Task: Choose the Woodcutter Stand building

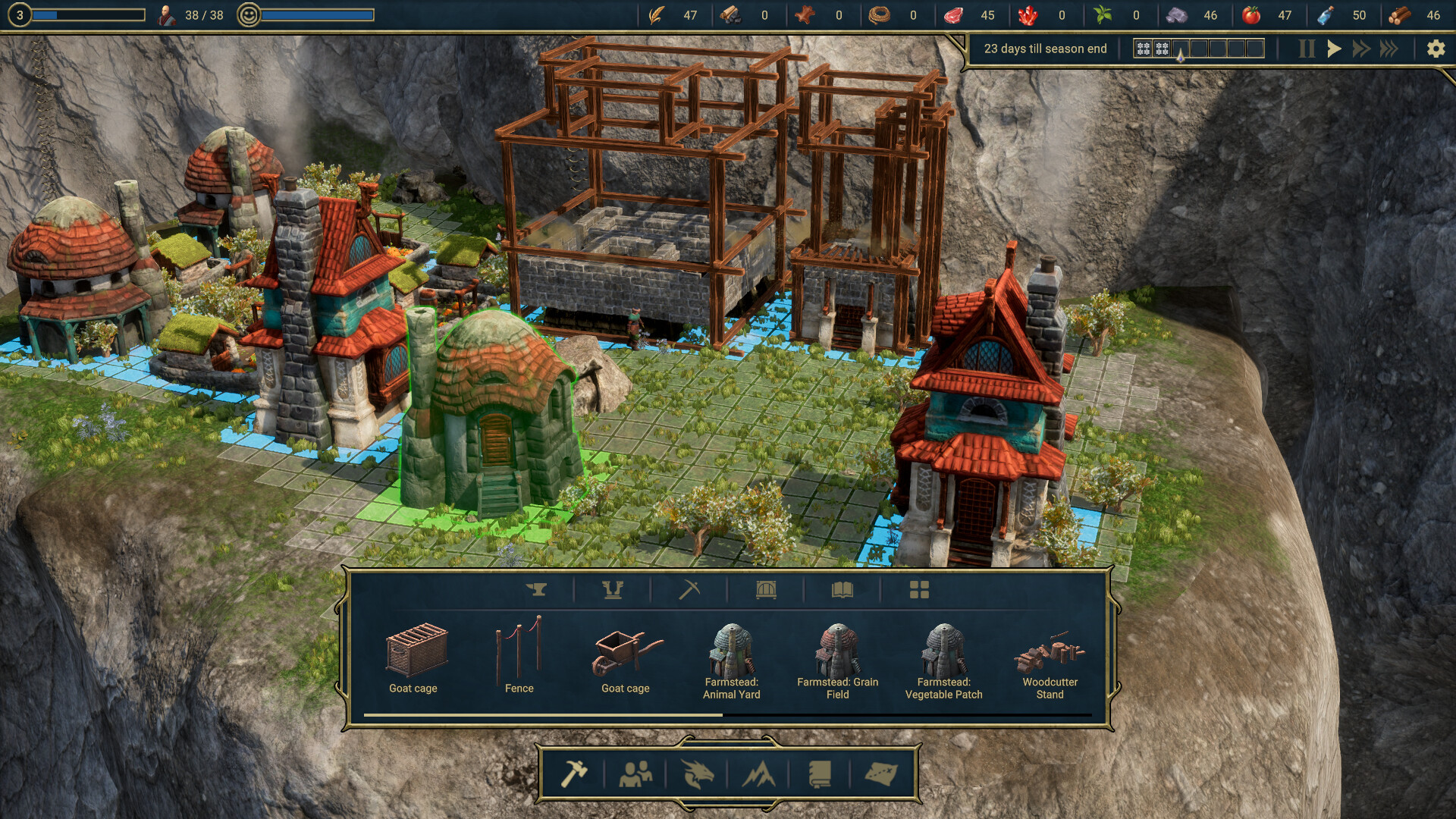Action: [1051, 654]
